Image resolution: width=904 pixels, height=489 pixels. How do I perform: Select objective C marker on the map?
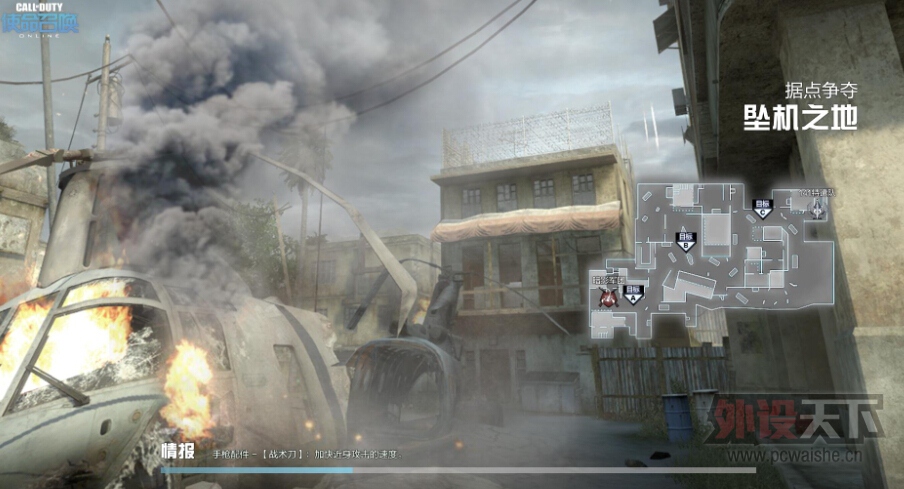[763, 208]
